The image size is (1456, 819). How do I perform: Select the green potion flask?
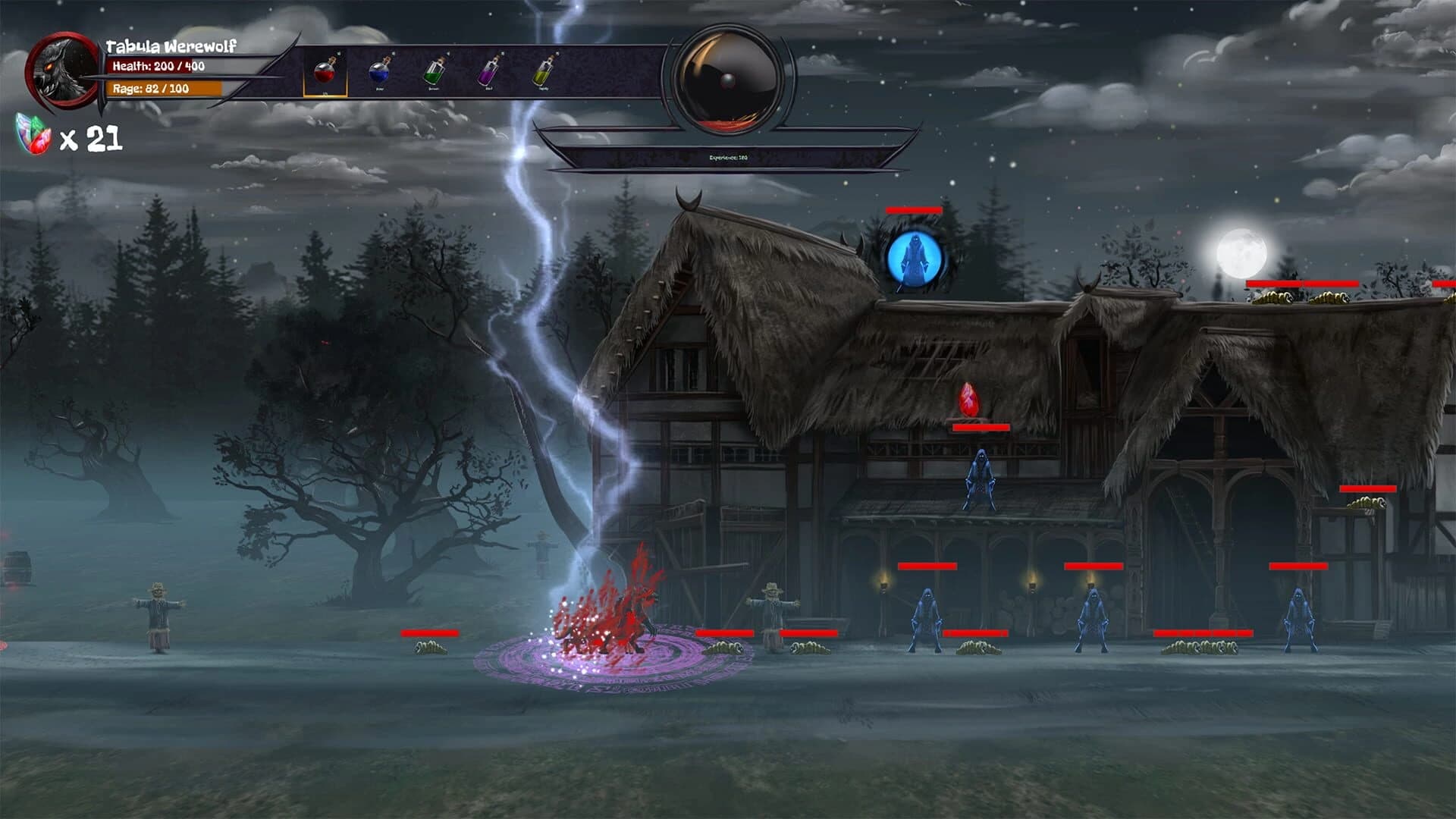436,71
